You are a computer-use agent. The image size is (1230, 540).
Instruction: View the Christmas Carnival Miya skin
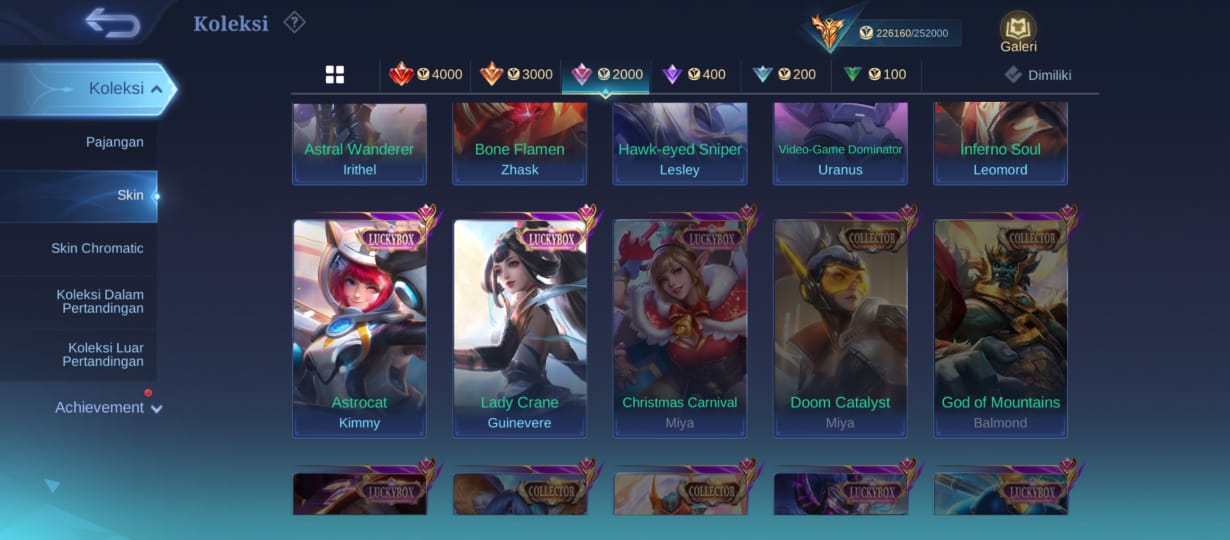pos(680,328)
